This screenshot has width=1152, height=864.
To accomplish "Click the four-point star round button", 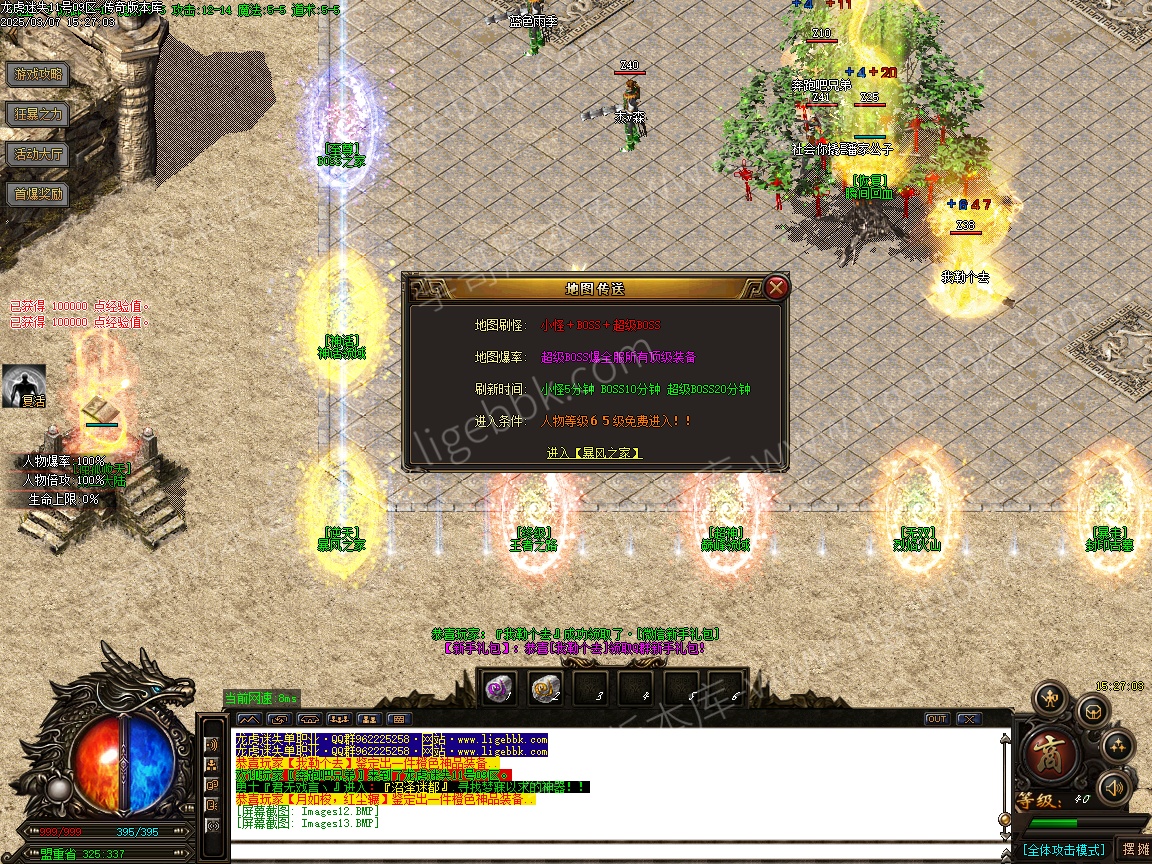I will [1117, 746].
